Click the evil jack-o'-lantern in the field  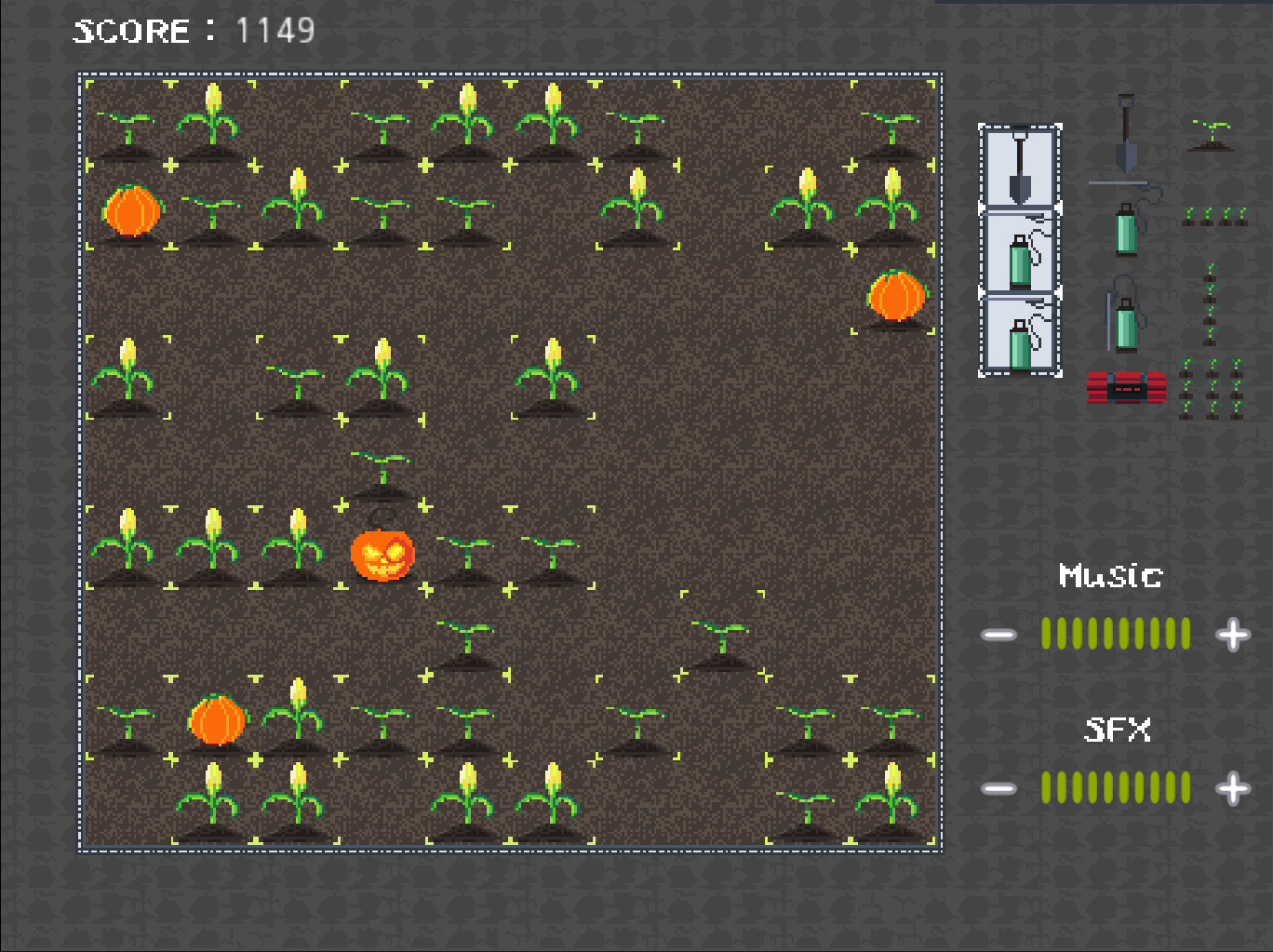383,555
